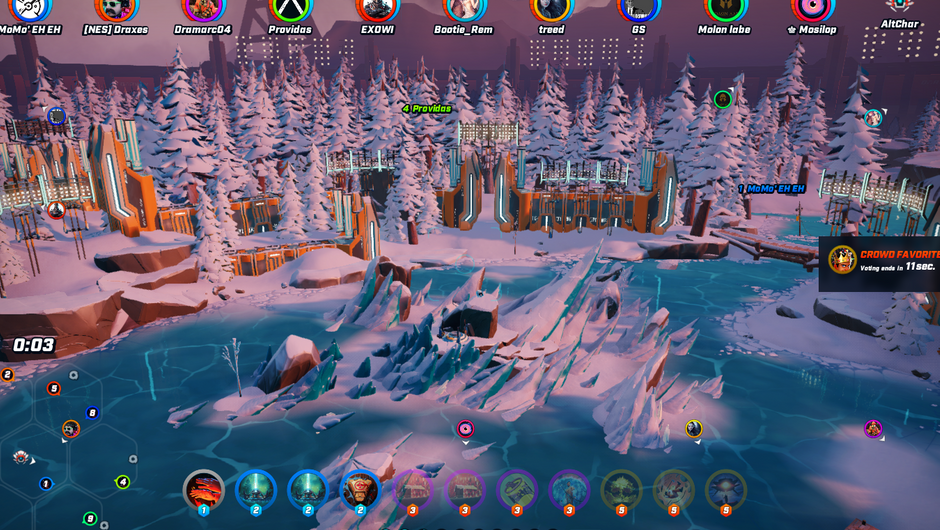Screen dimensions: 940x530
Task: Select the green number 9 minimap marker
Action: coord(90,518)
